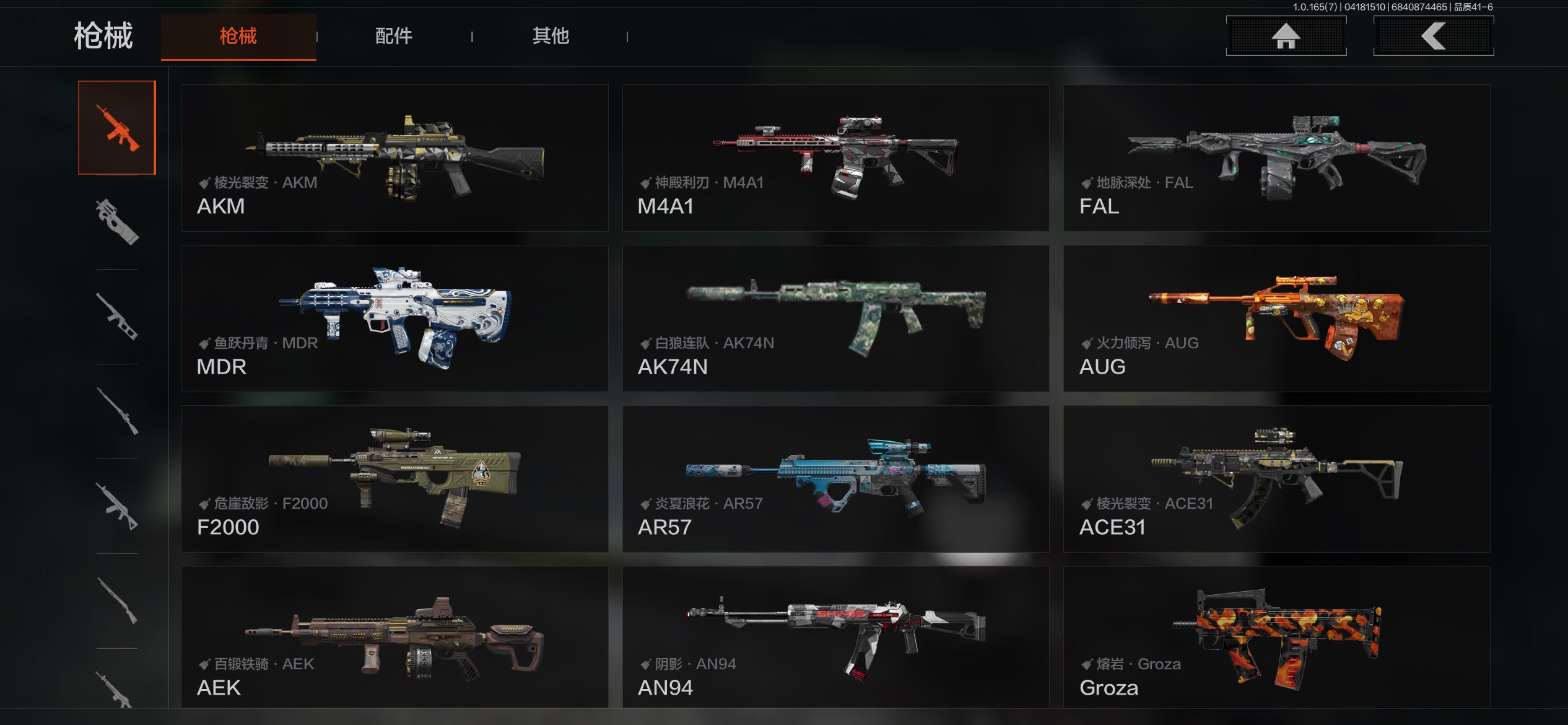Go to the home screen

1286,36
